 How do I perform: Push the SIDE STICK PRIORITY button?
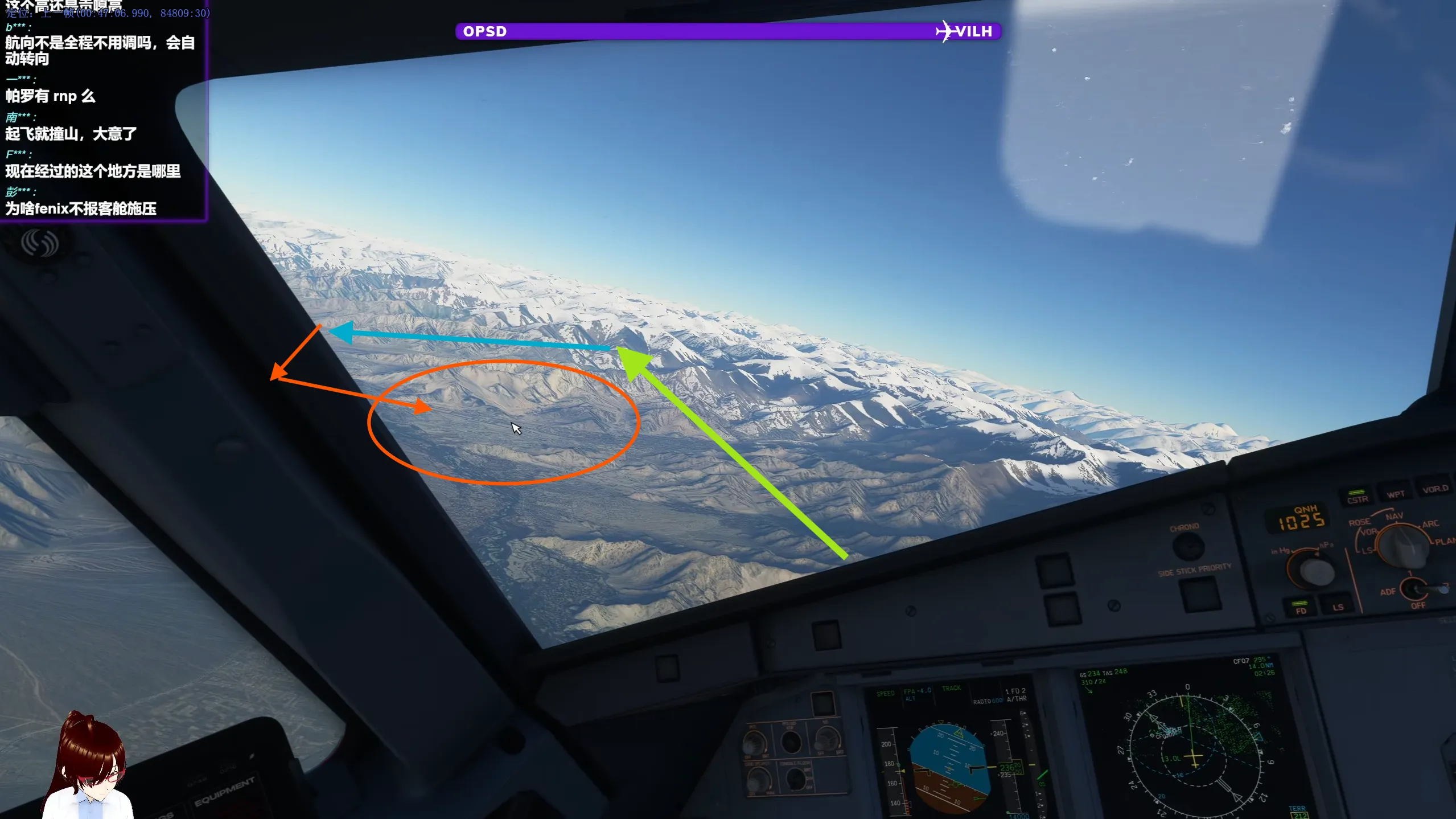(1200, 594)
